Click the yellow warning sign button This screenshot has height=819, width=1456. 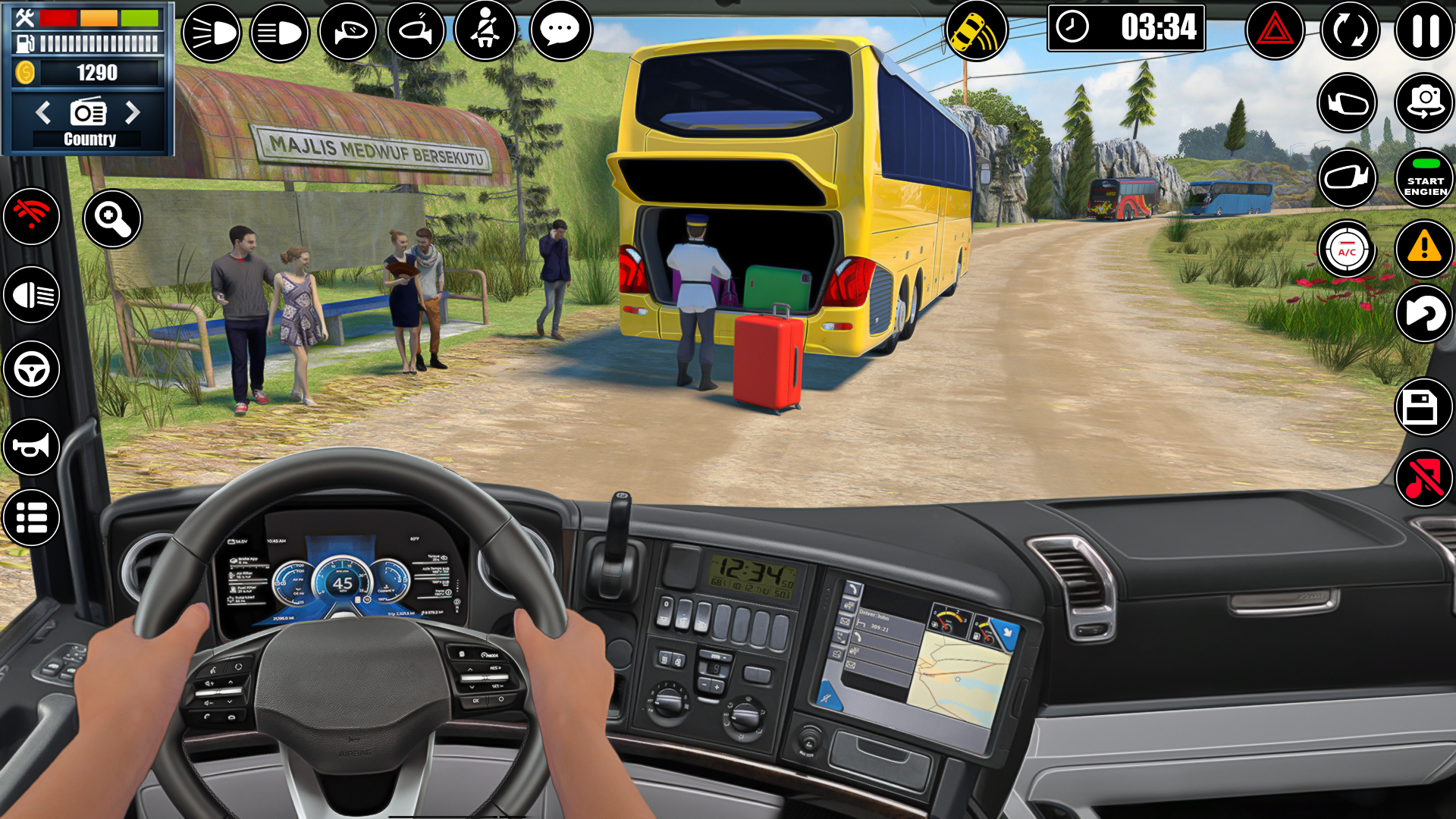click(x=1424, y=248)
